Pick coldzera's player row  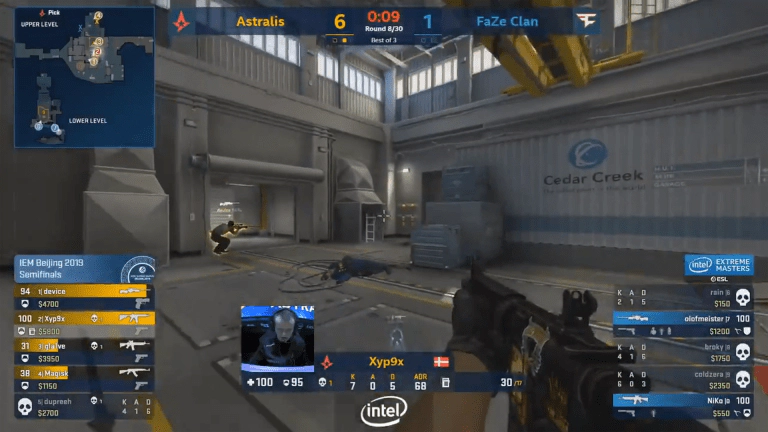(x=684, y=379)
